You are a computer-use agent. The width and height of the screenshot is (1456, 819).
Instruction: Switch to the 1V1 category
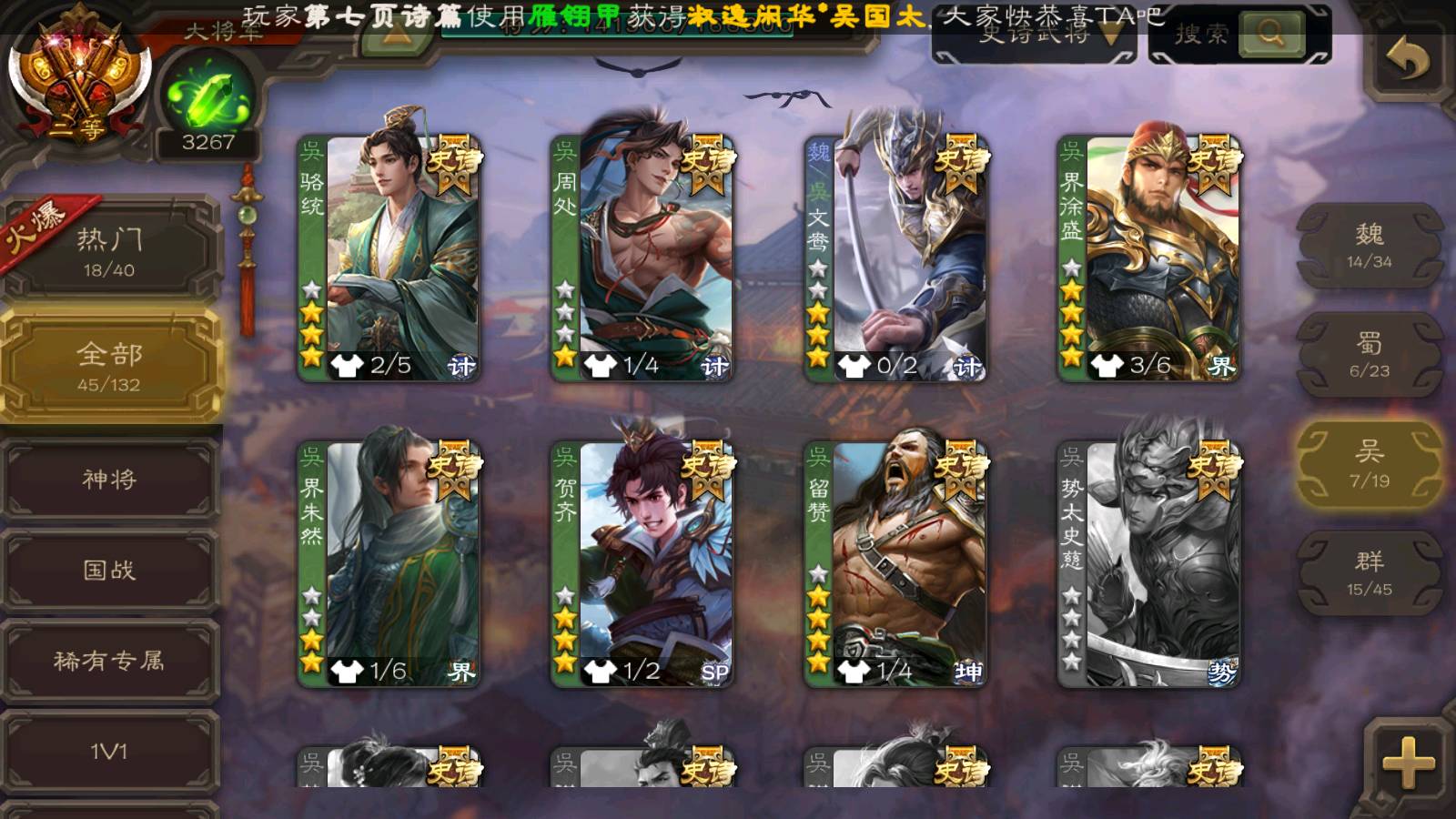tap(109, 753)
